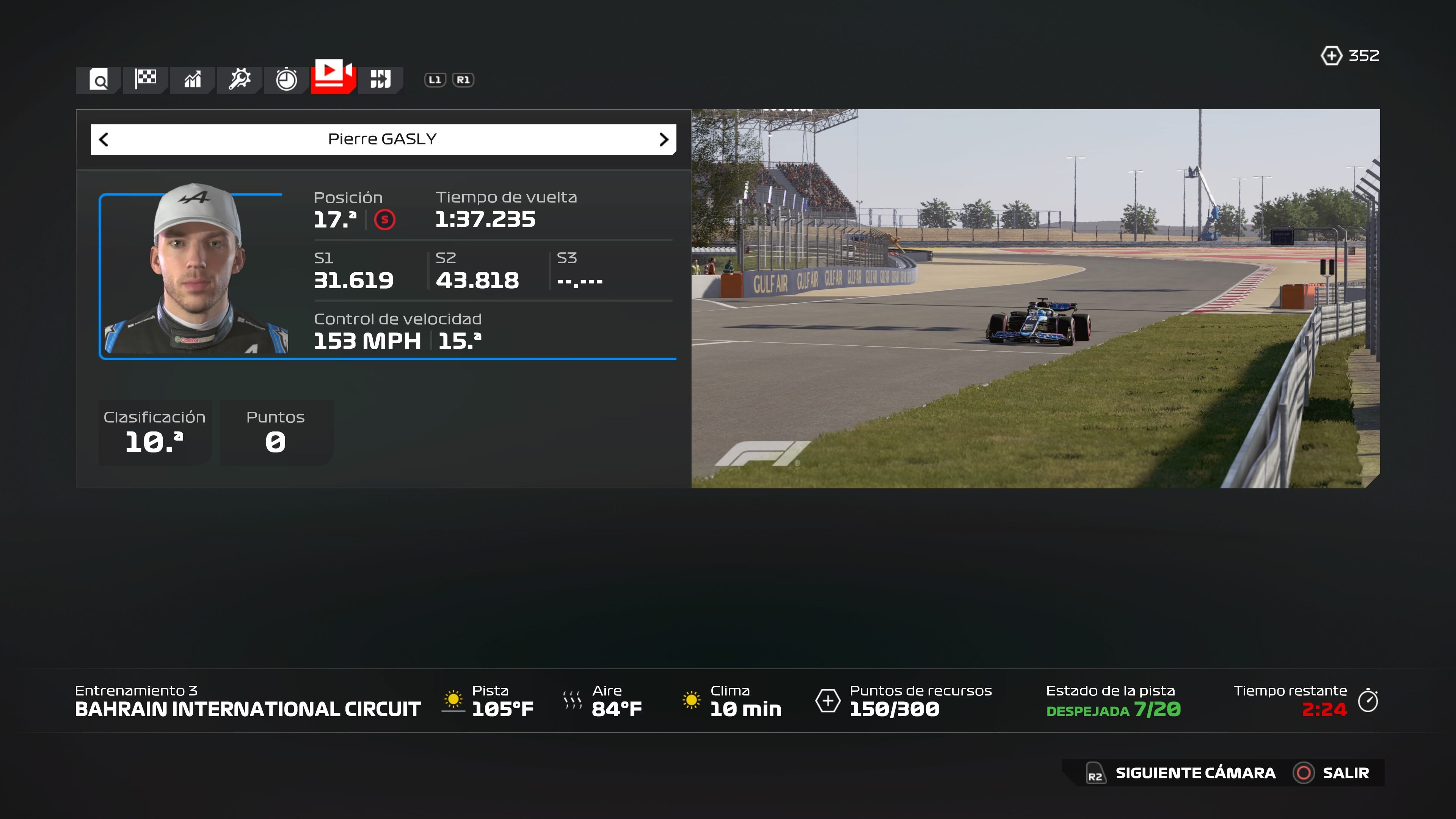
Task: Open the rising bar chart tab
Action: (x=193, y=80)
